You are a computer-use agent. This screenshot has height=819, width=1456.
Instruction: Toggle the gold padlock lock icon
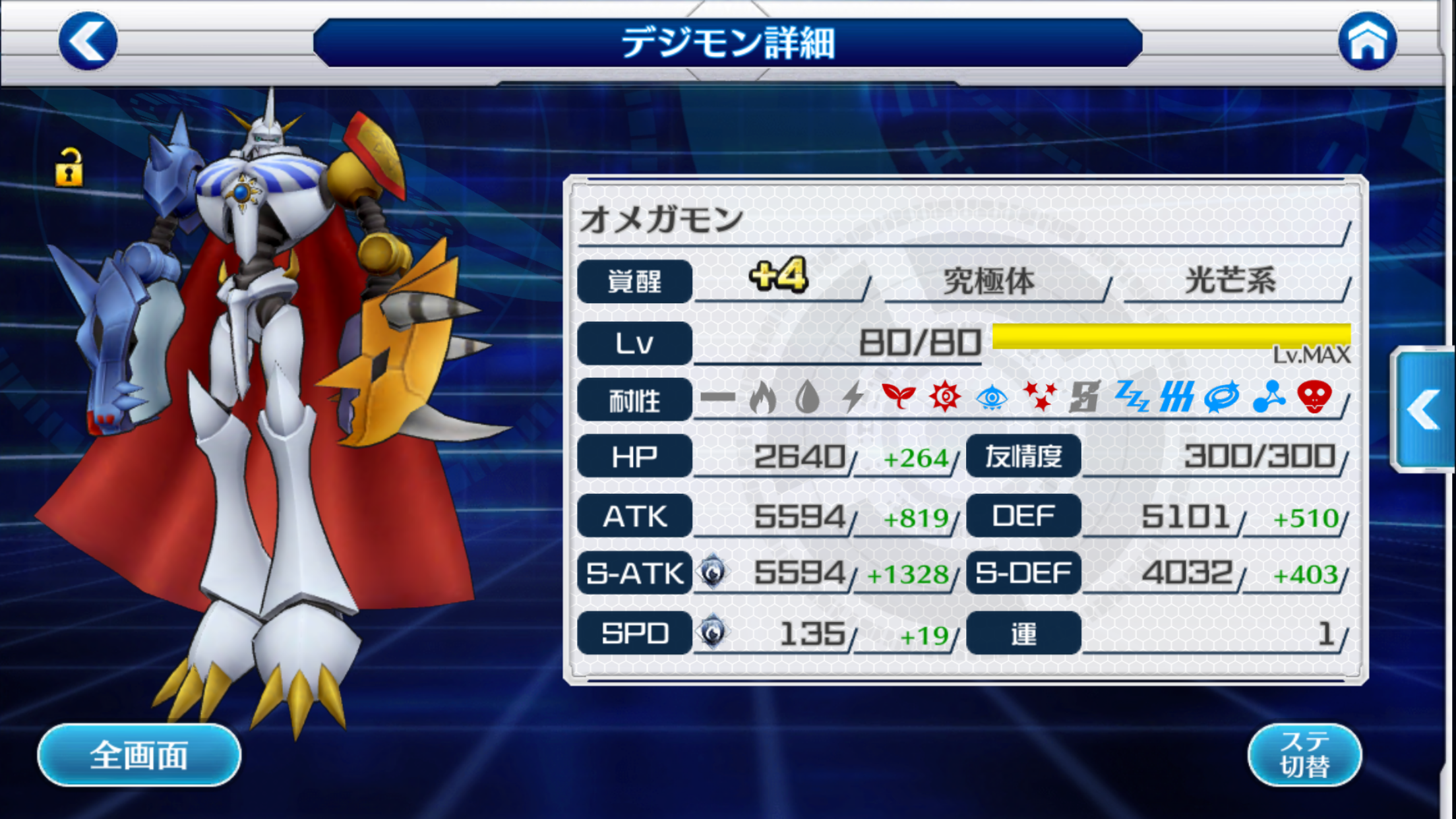click(69, 167)
